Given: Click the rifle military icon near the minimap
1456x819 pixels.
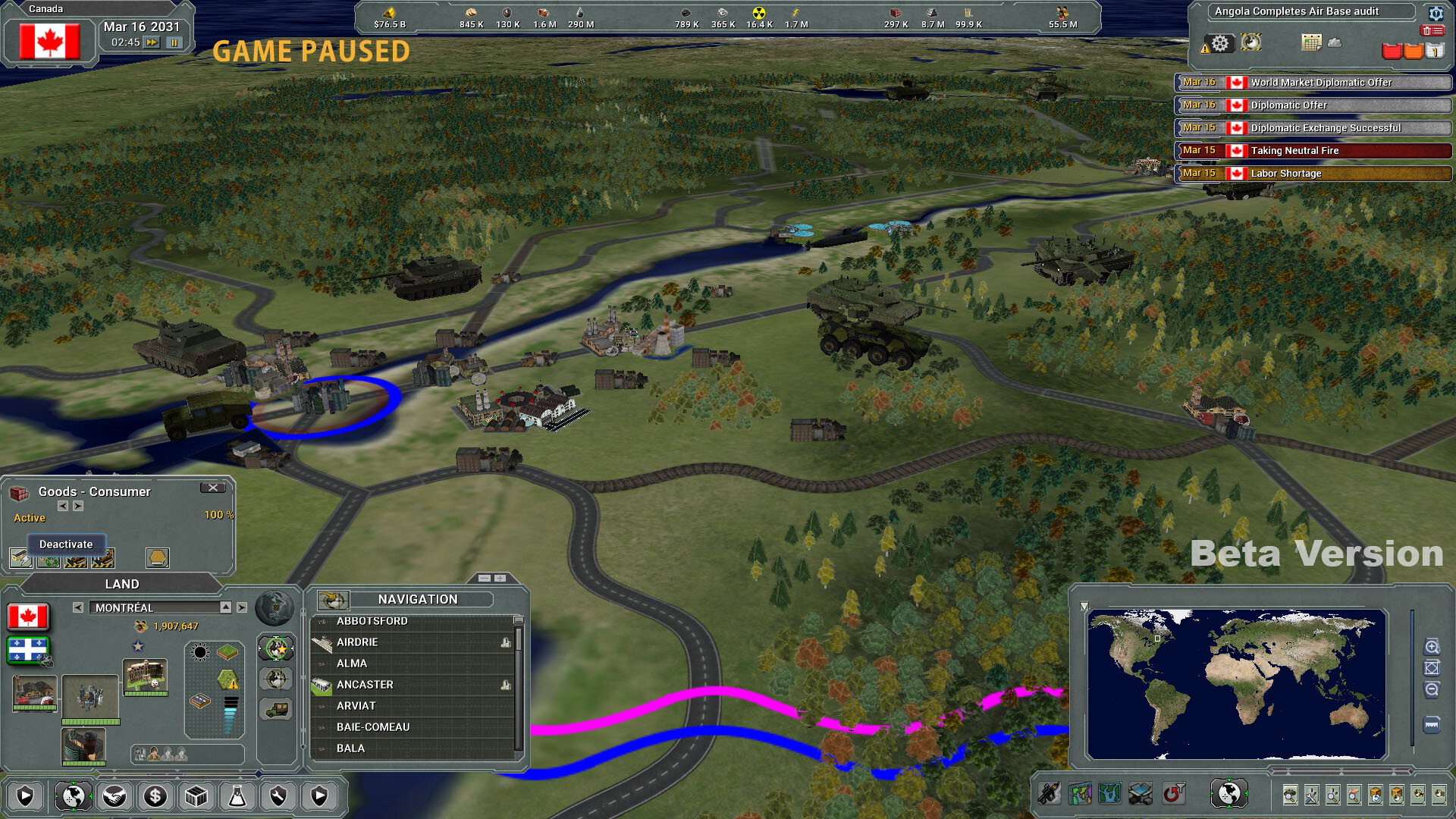Looking at the screenshot, I should tap(1049, 793).
